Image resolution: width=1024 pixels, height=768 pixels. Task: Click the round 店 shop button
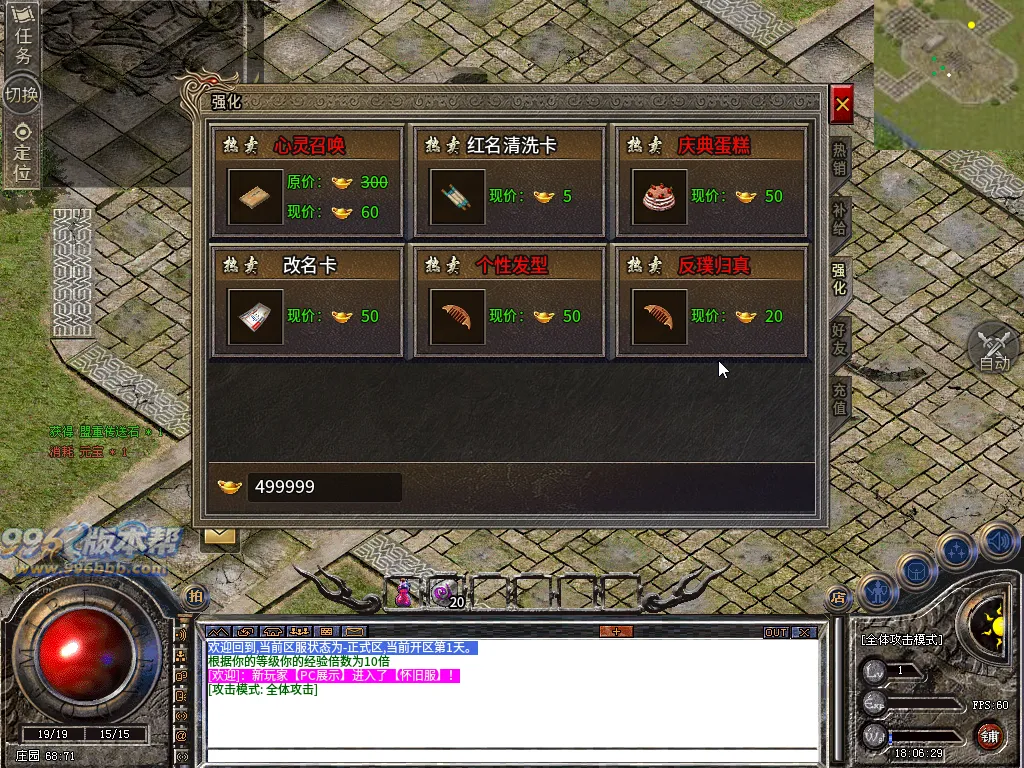(x=837, y=598)
